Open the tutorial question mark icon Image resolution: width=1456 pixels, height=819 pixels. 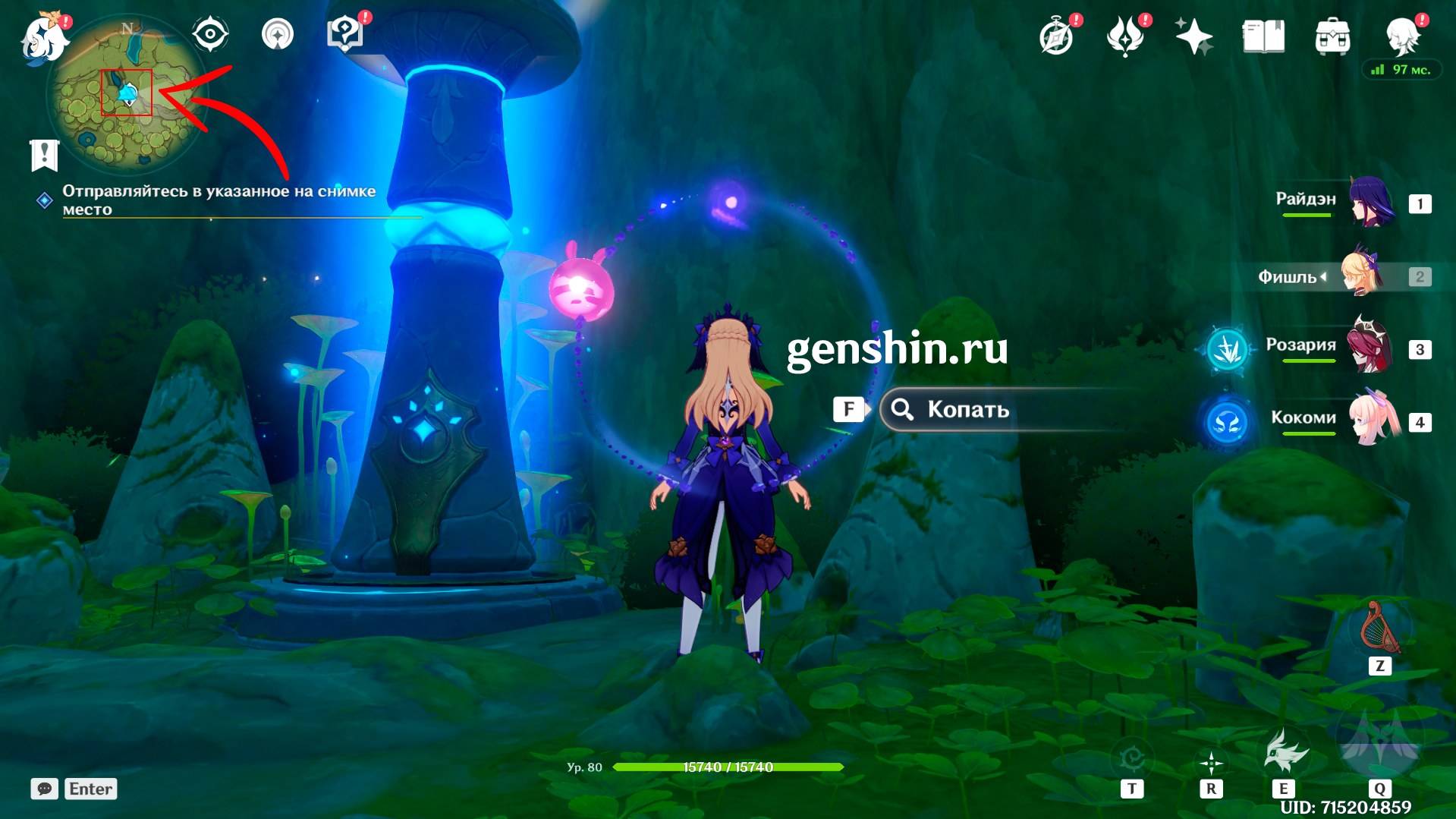344,35
